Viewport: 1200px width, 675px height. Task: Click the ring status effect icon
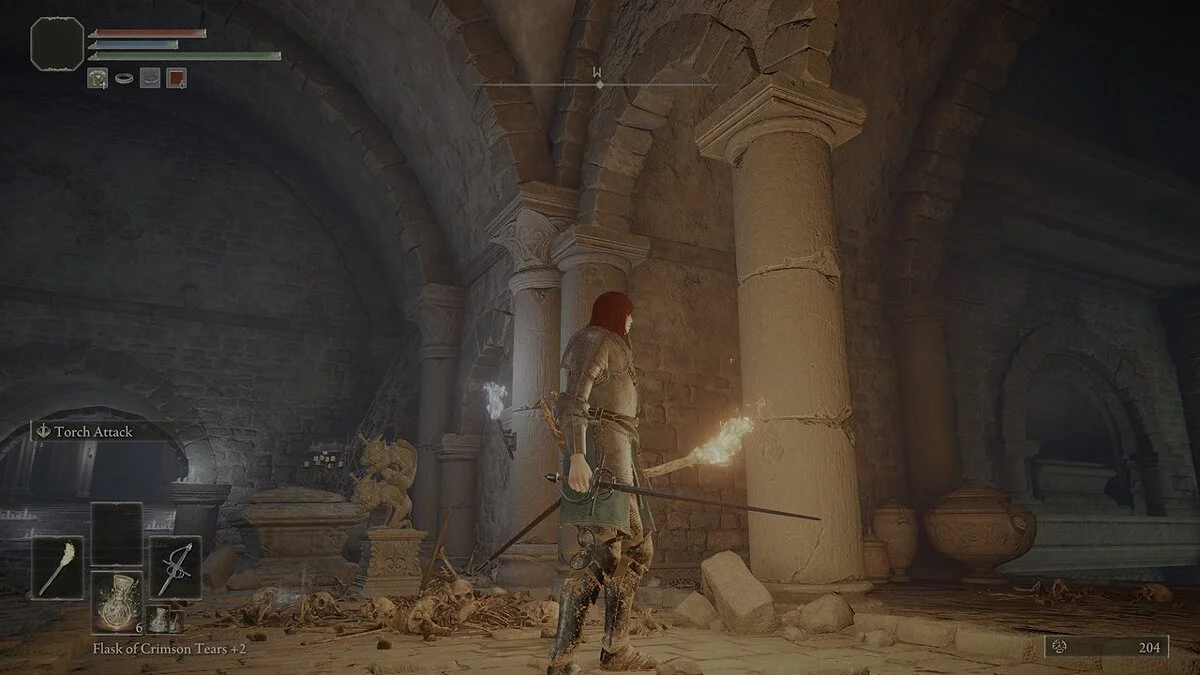[124, 77]
